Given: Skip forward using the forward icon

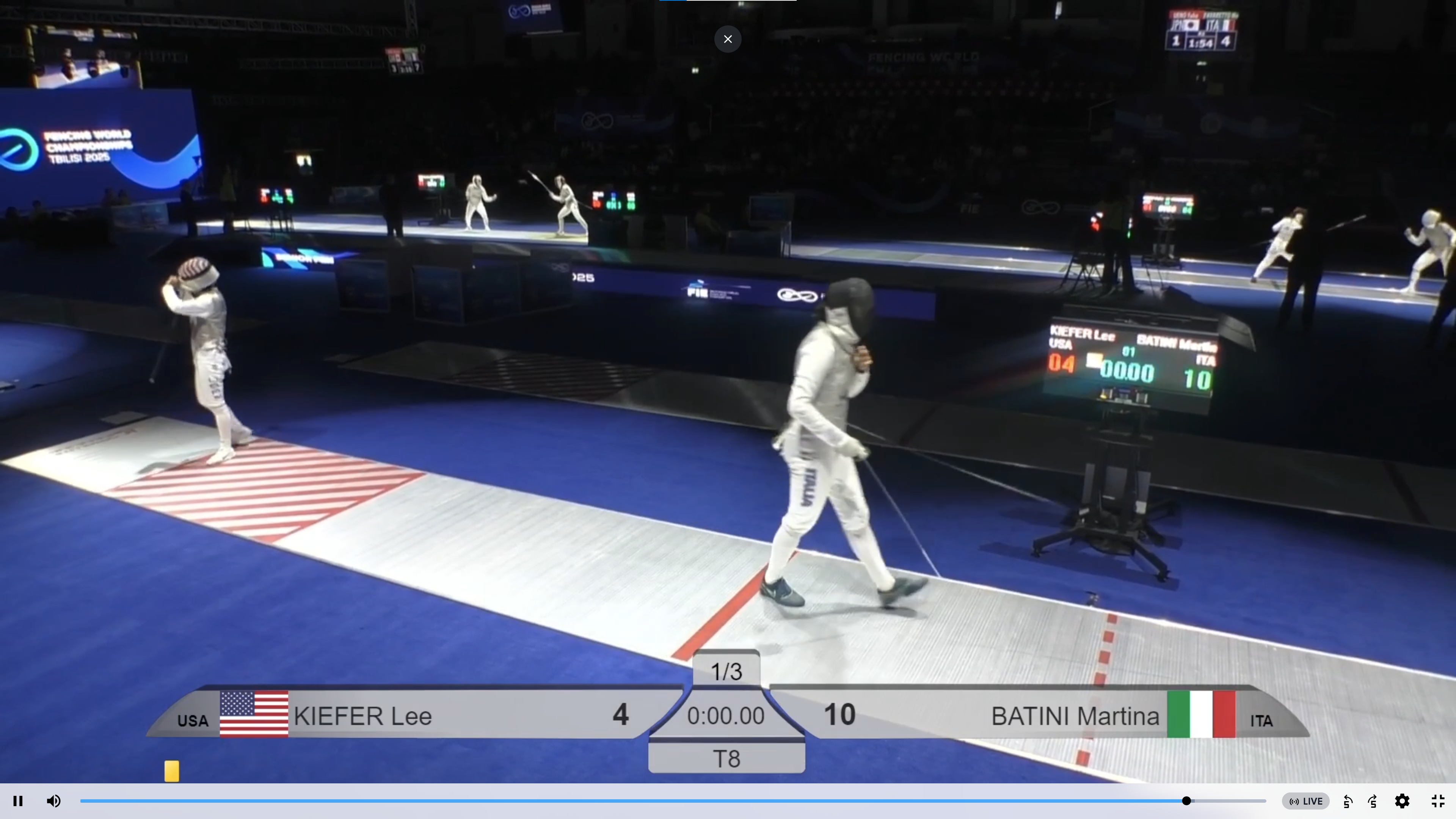Looking at the screenshot, I should point(1373,801).
